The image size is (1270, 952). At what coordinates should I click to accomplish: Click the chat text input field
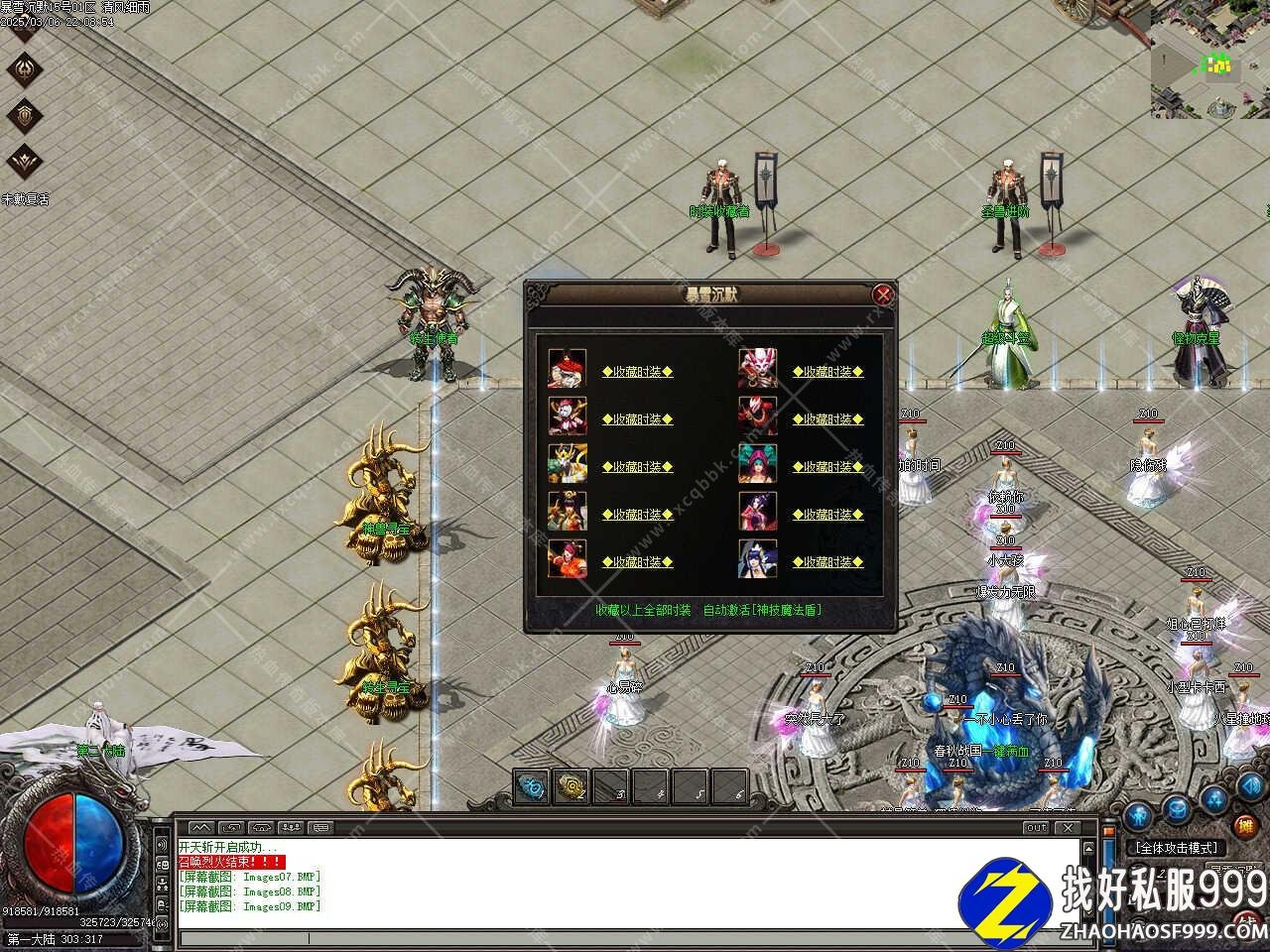tap(625, 938)
